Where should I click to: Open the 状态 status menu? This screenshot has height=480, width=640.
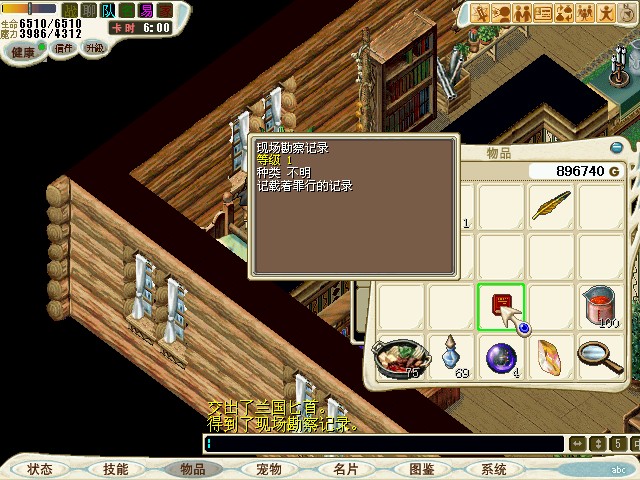click(40, 469)
